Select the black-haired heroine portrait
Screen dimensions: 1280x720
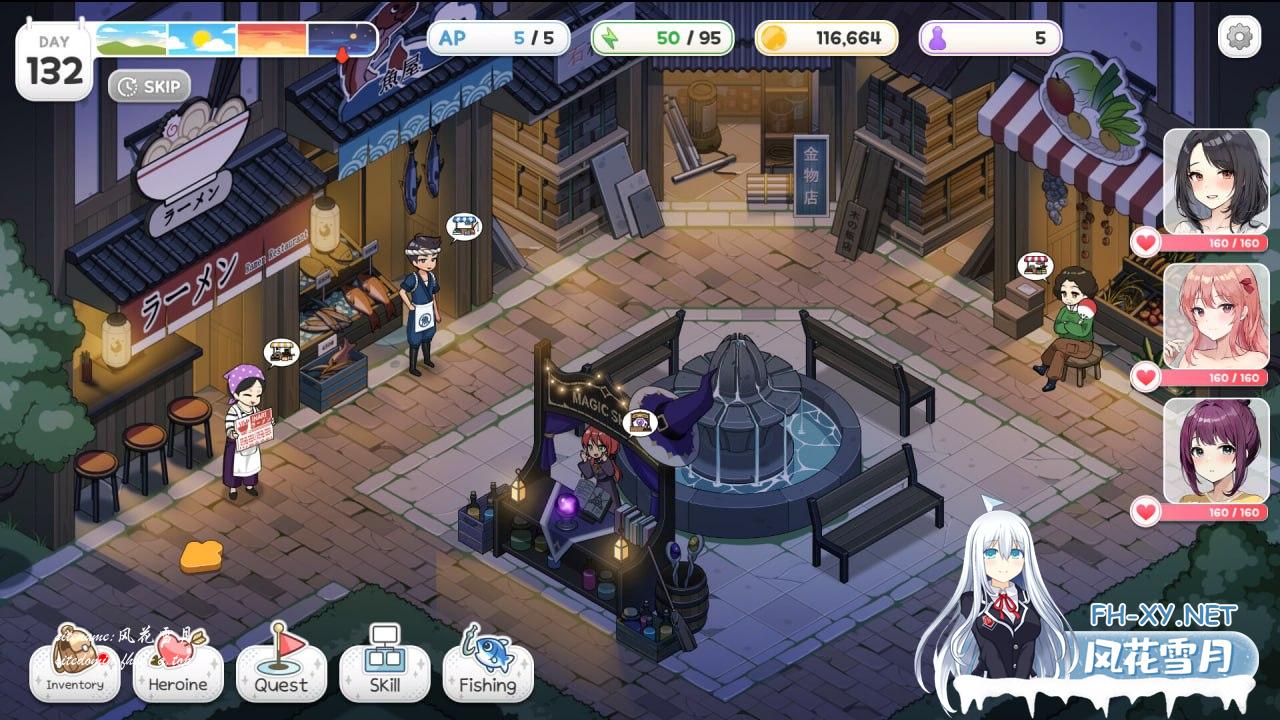click(1215, 182)
